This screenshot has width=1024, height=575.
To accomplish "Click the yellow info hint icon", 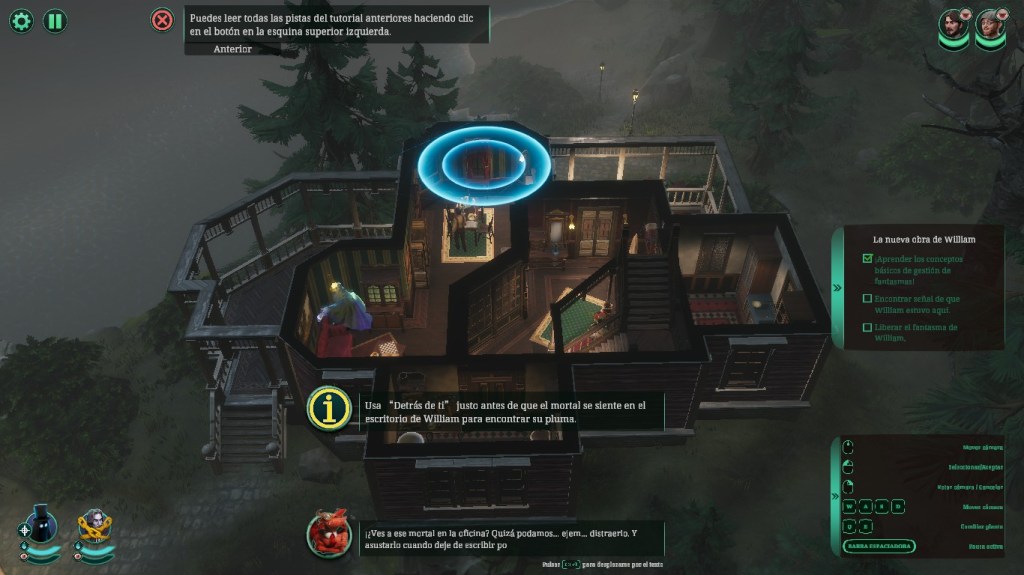I will pos(329,409).
